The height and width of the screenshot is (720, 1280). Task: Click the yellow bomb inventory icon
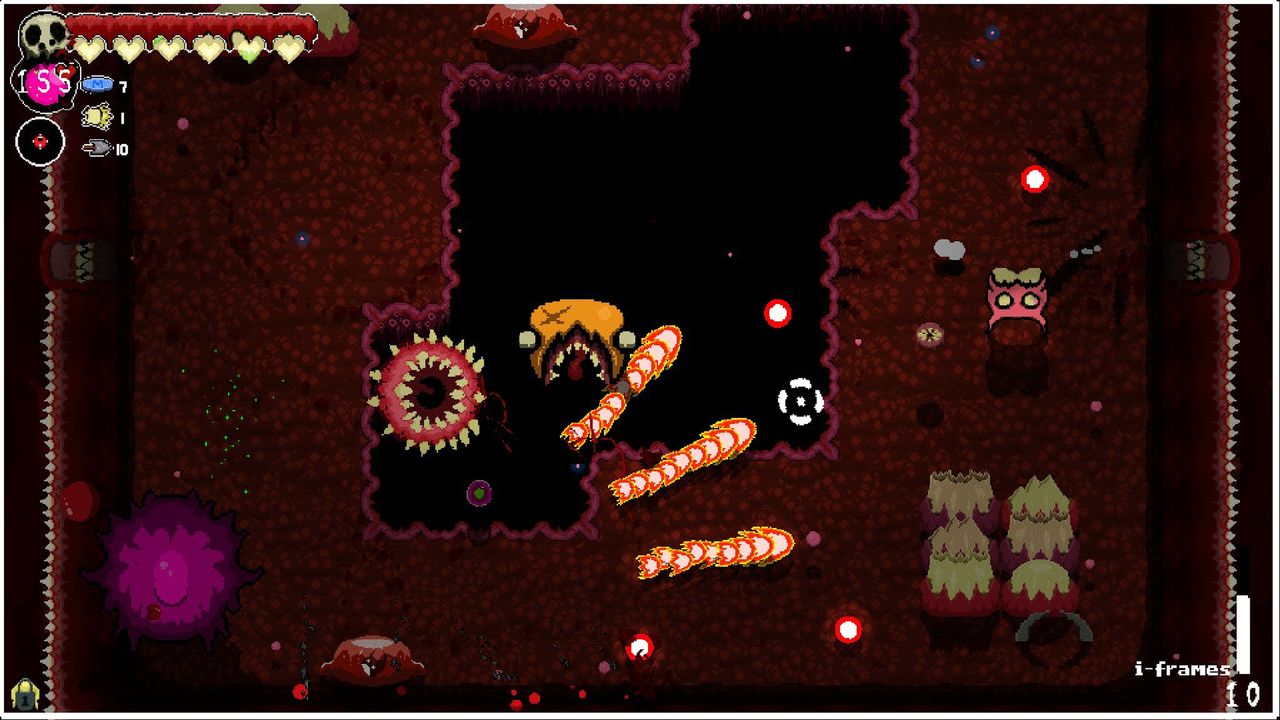[97, 115]
